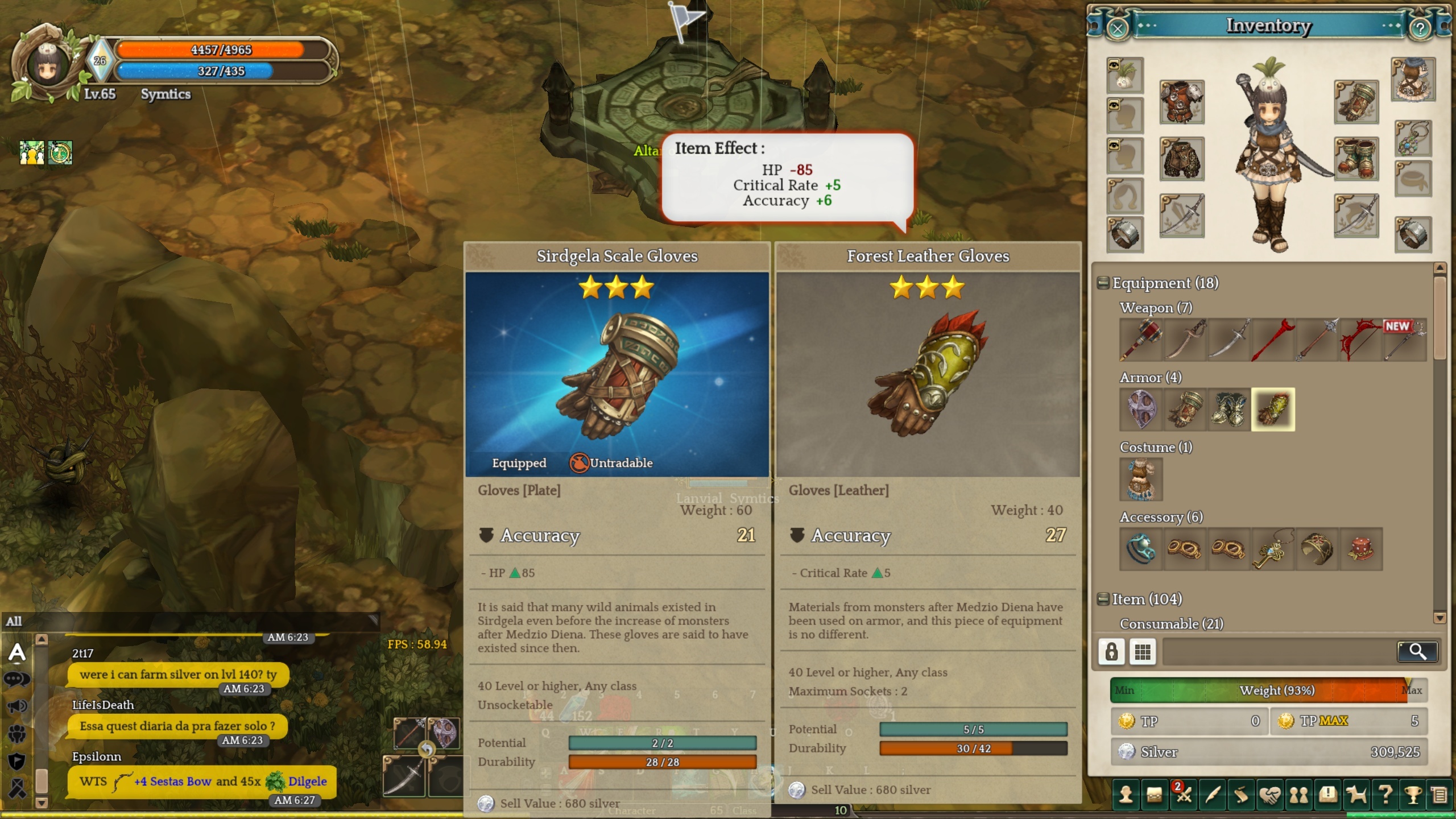This screenshot has height=819, width=1456.
Task: Select the purple shield in Armor row
Action: 1140,409
